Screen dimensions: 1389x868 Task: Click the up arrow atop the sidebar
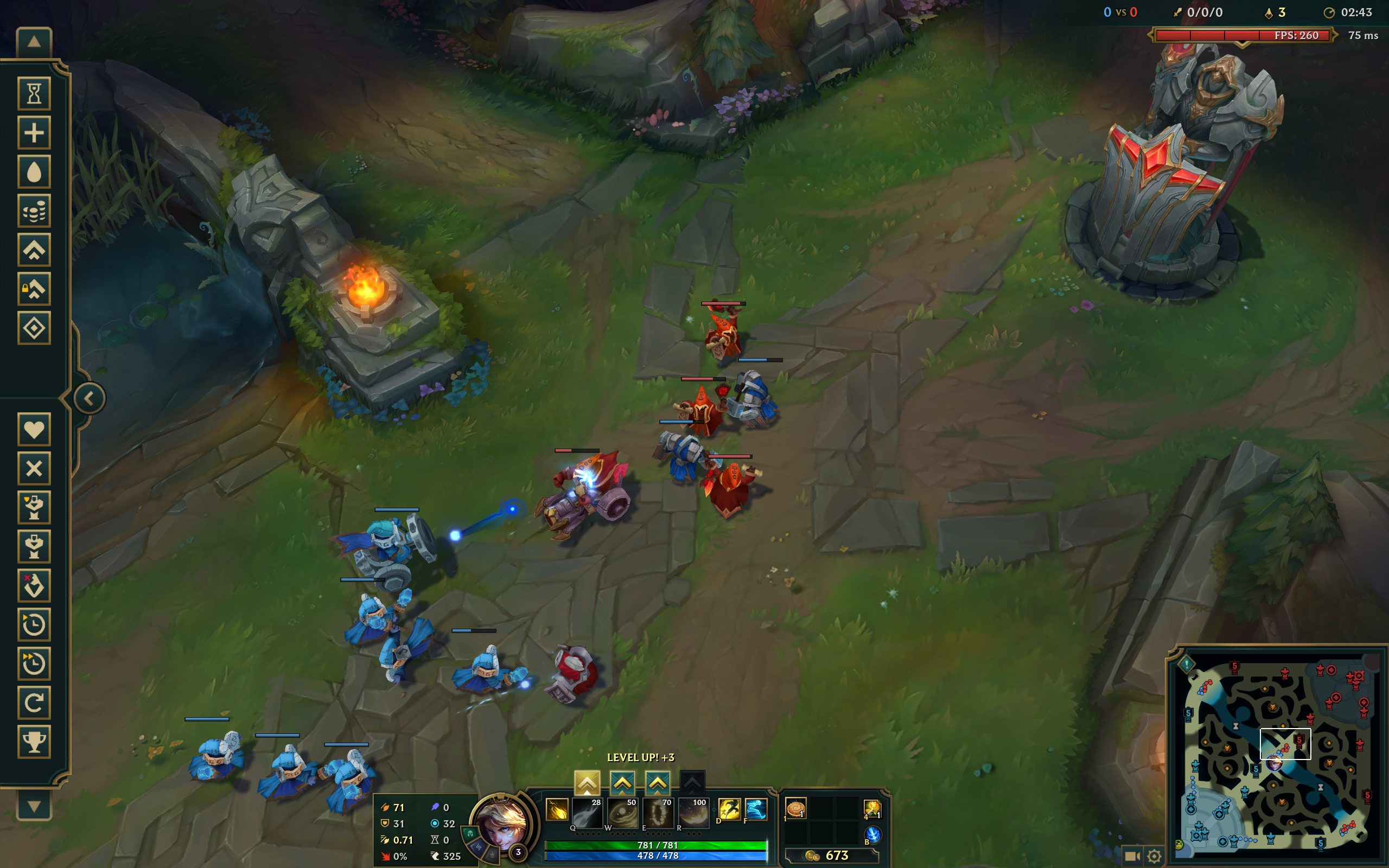tap(34, 42)
